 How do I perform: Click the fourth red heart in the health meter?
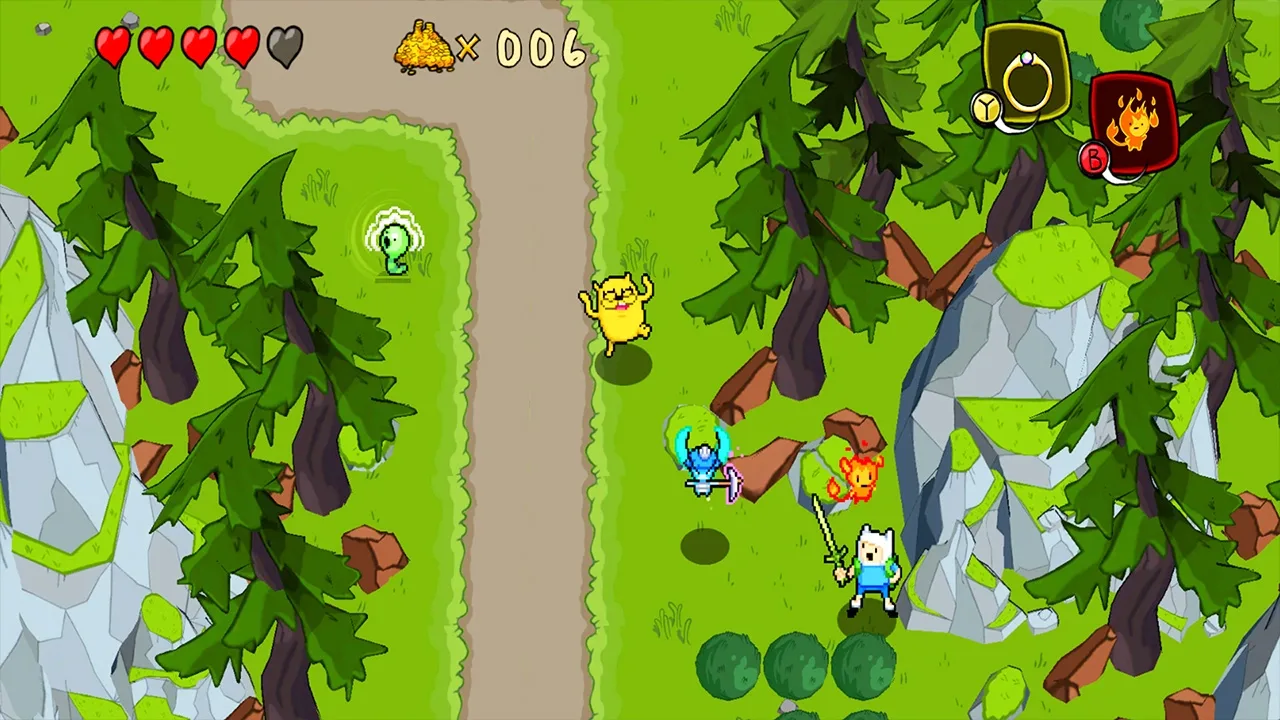[x=241, y=45]
